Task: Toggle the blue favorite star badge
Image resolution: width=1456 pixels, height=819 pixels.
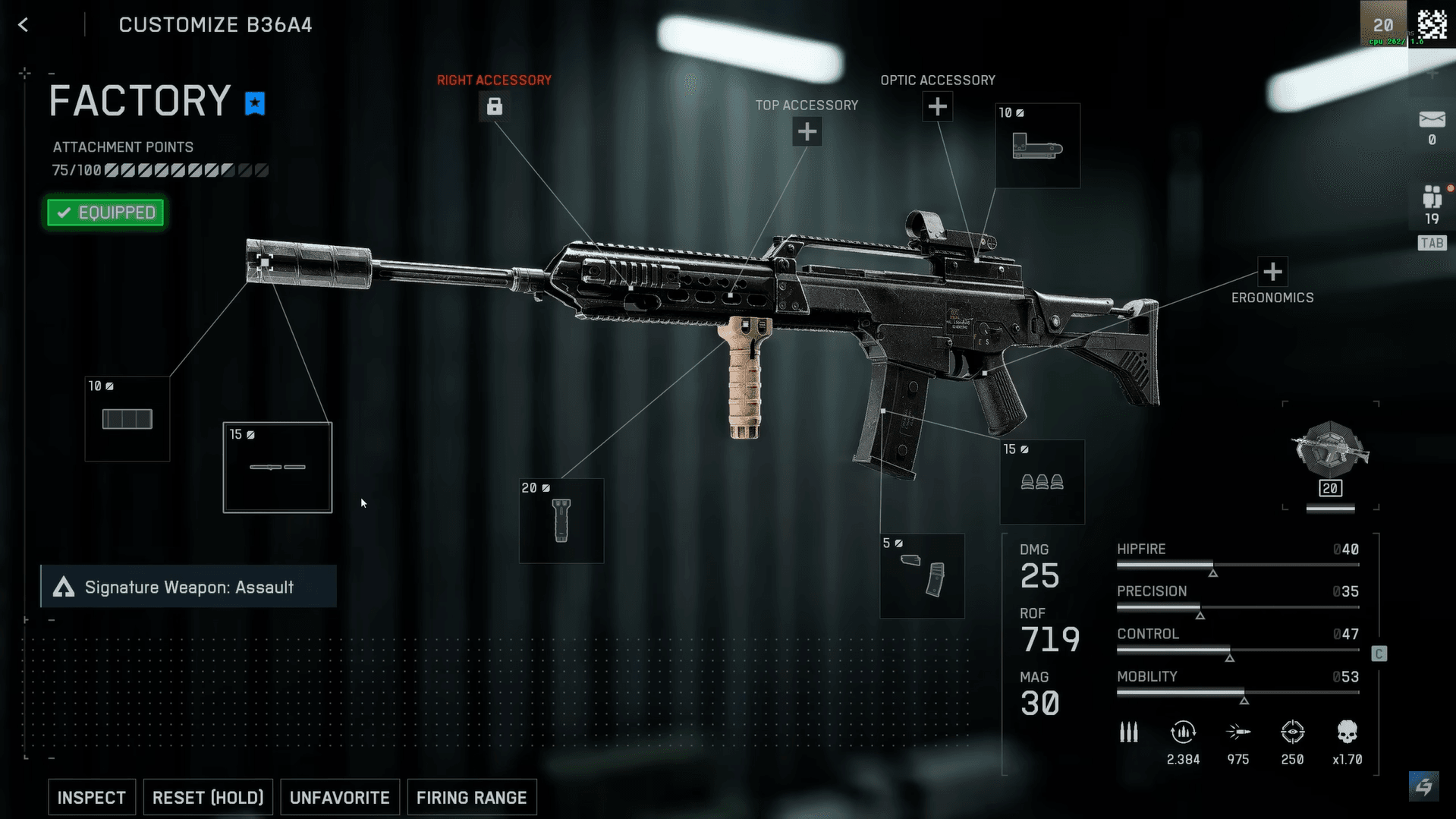Action: (255, 103)
